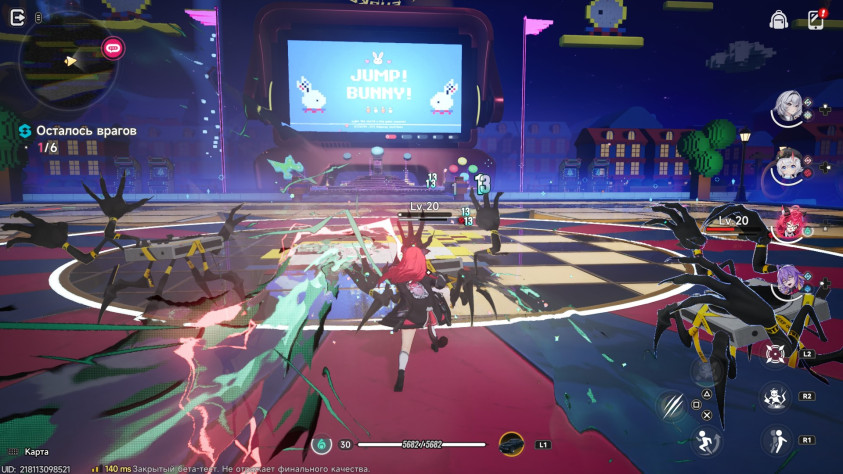The width and height of the screenshot is (843, 474).
Task: Use the claw slash attack button
Action: (671, 405)
